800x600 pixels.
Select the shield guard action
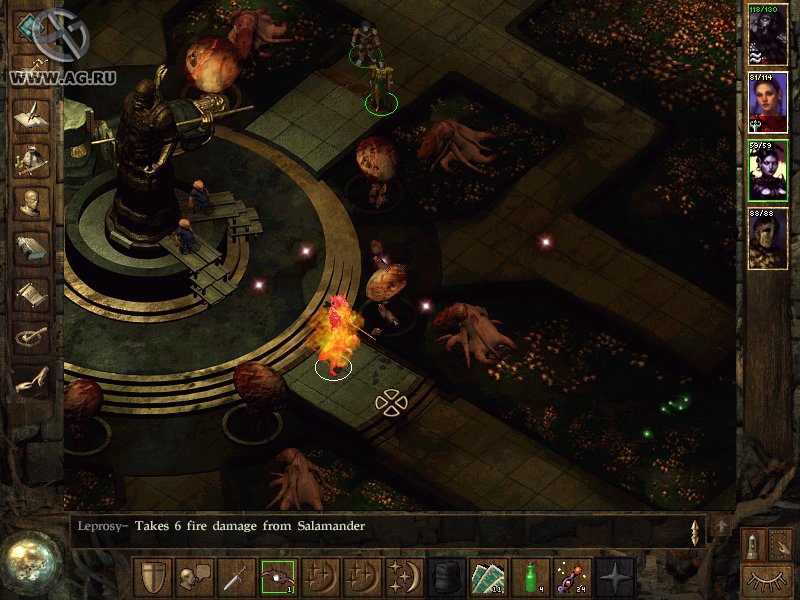point(151,576)
